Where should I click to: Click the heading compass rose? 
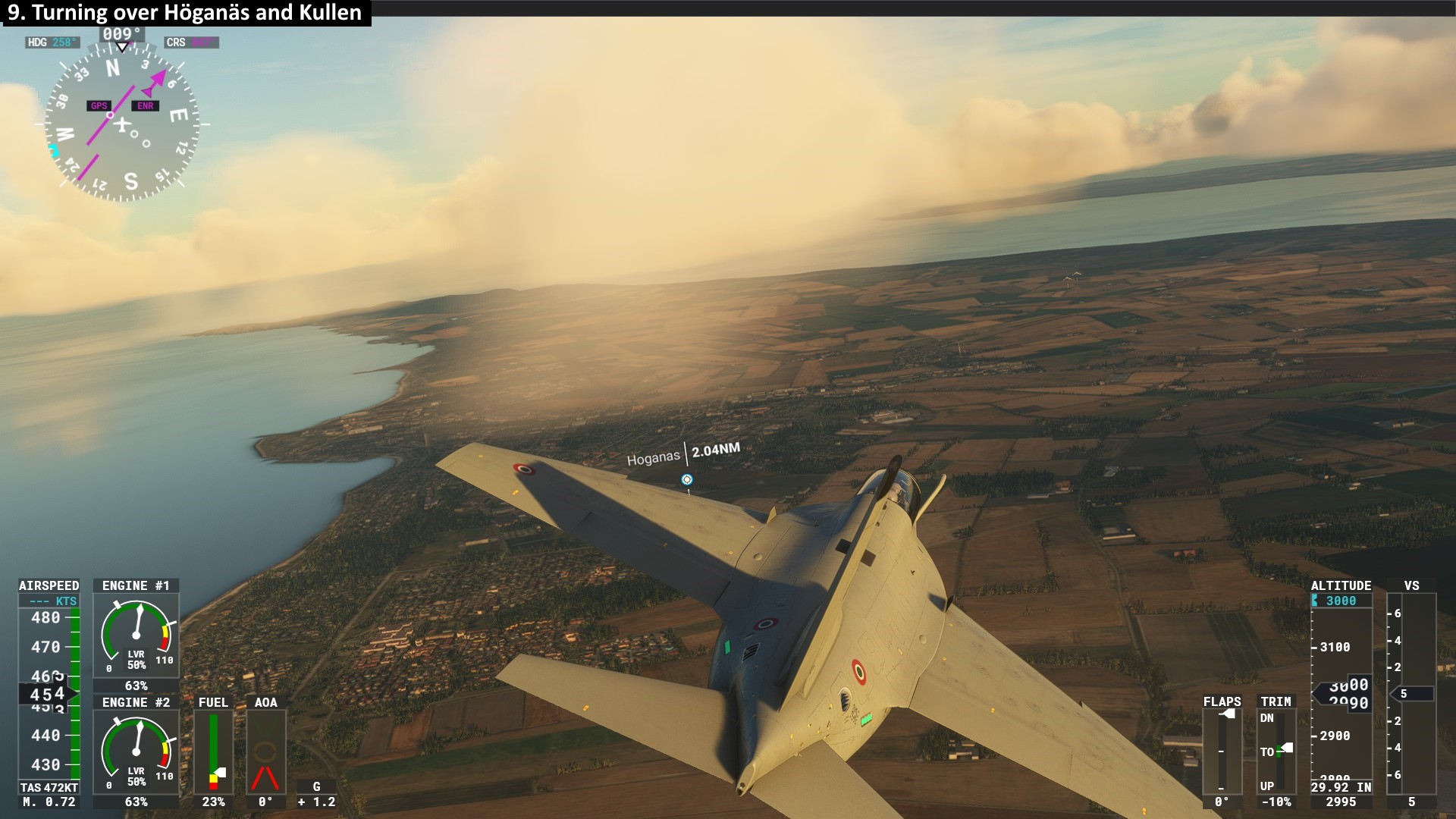[121, 123]
